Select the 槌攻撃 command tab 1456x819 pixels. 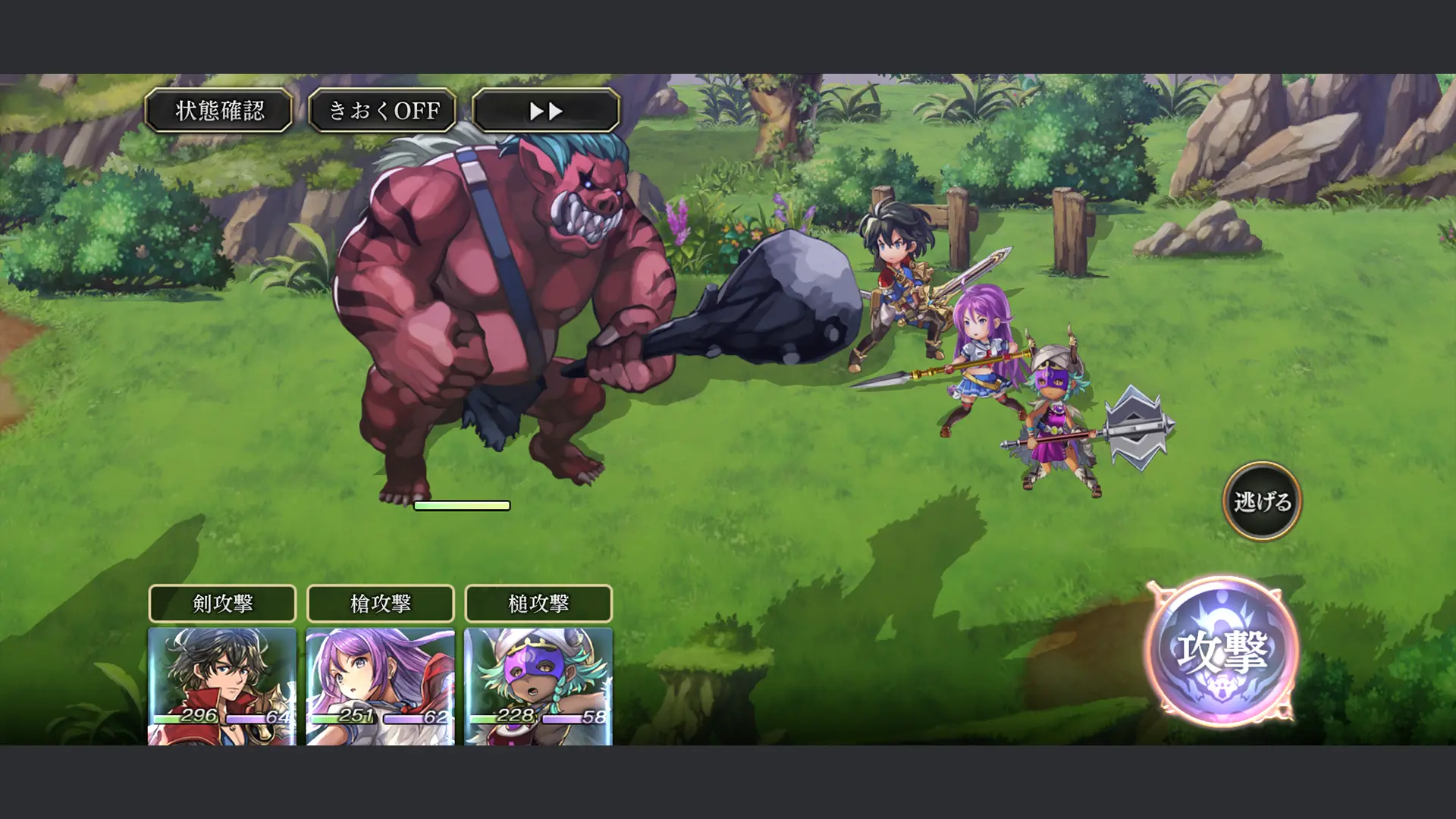[538, 604]
